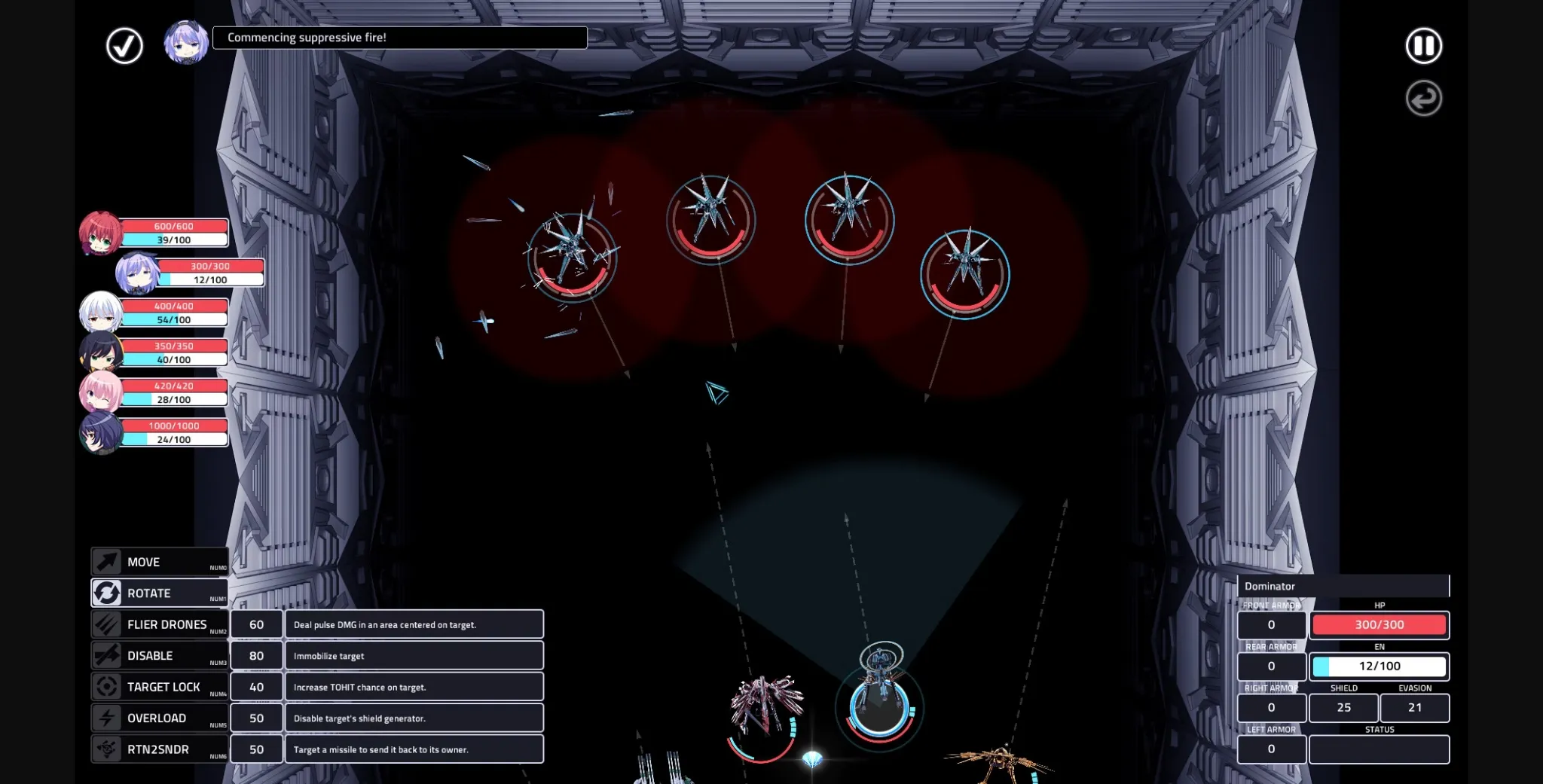This screenshot has height=784, width=1543.
Task: Click the Dominator's EN 12/100 energy bar
Action: [x=1380, y=666]
